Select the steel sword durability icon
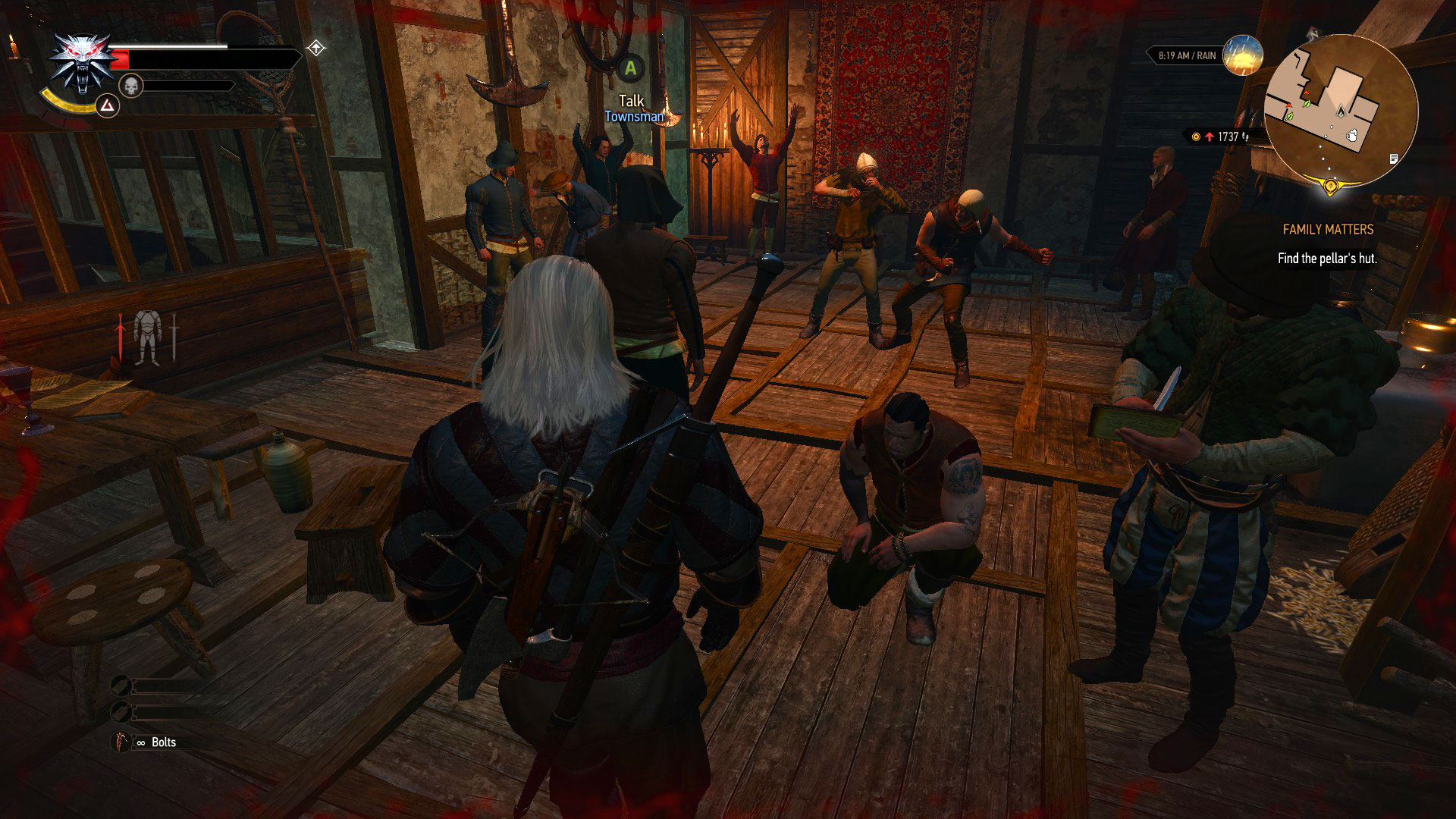 (x=174, y=335)
